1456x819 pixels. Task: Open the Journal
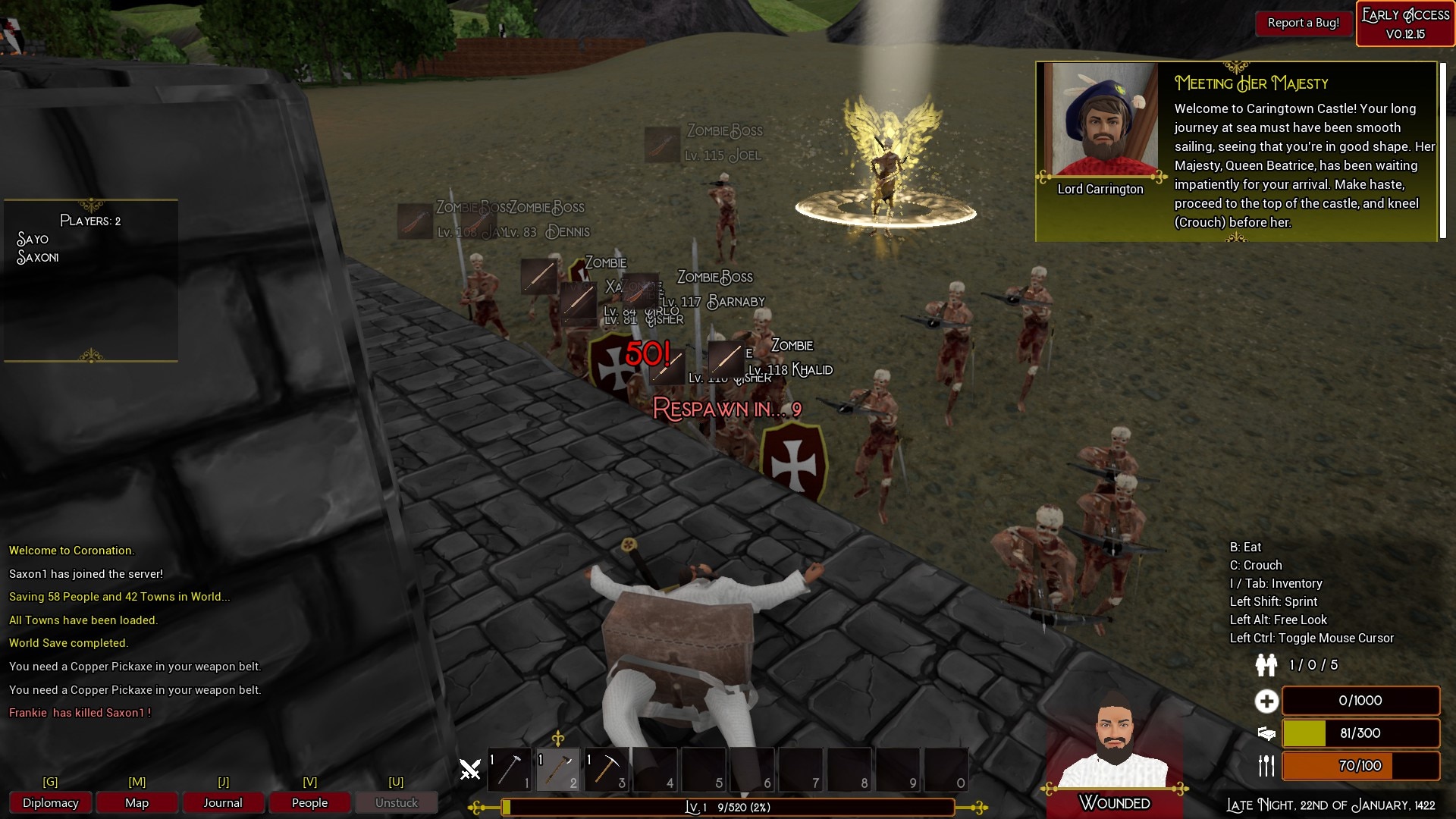223,802
